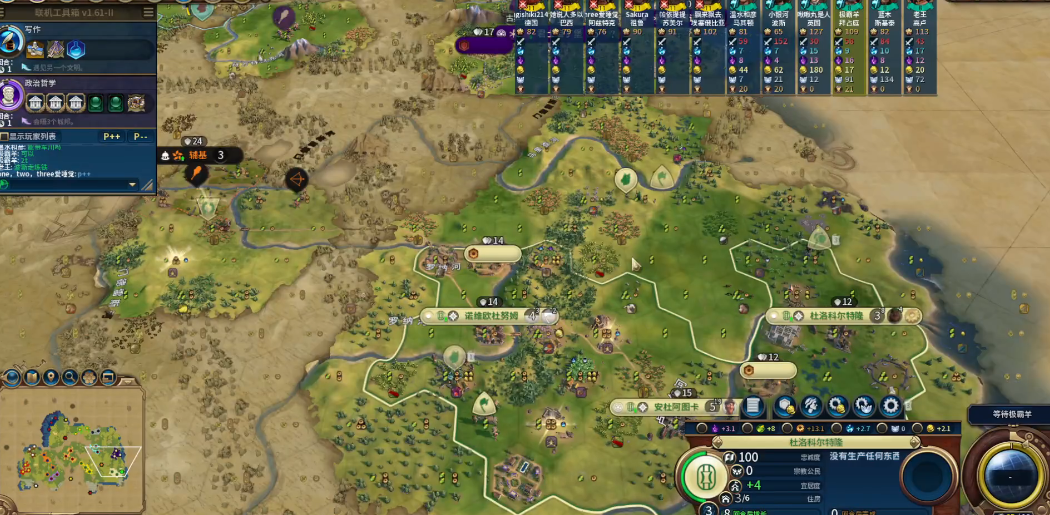Viewport: 1050px width, 515px height.
Task: Open city production with the gear button
Action: (x=890, y=406)
